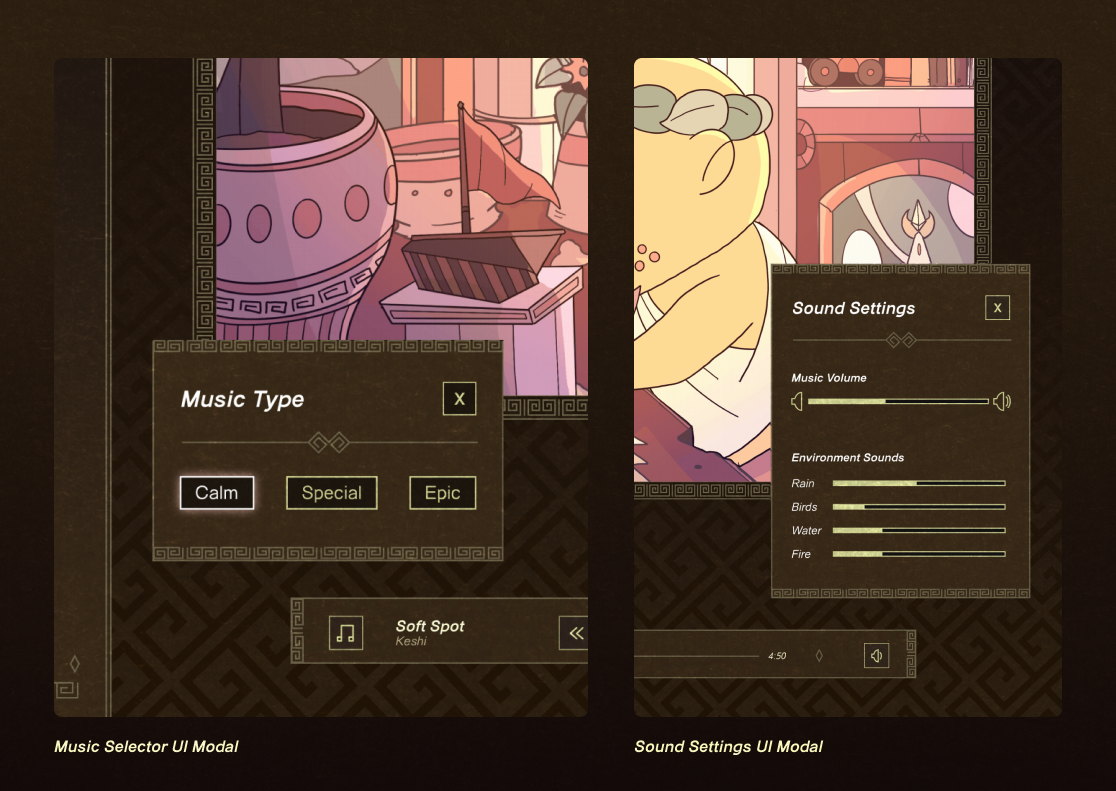Click the quiet speaker icon beside Music Volume

[x=797, y=401]
